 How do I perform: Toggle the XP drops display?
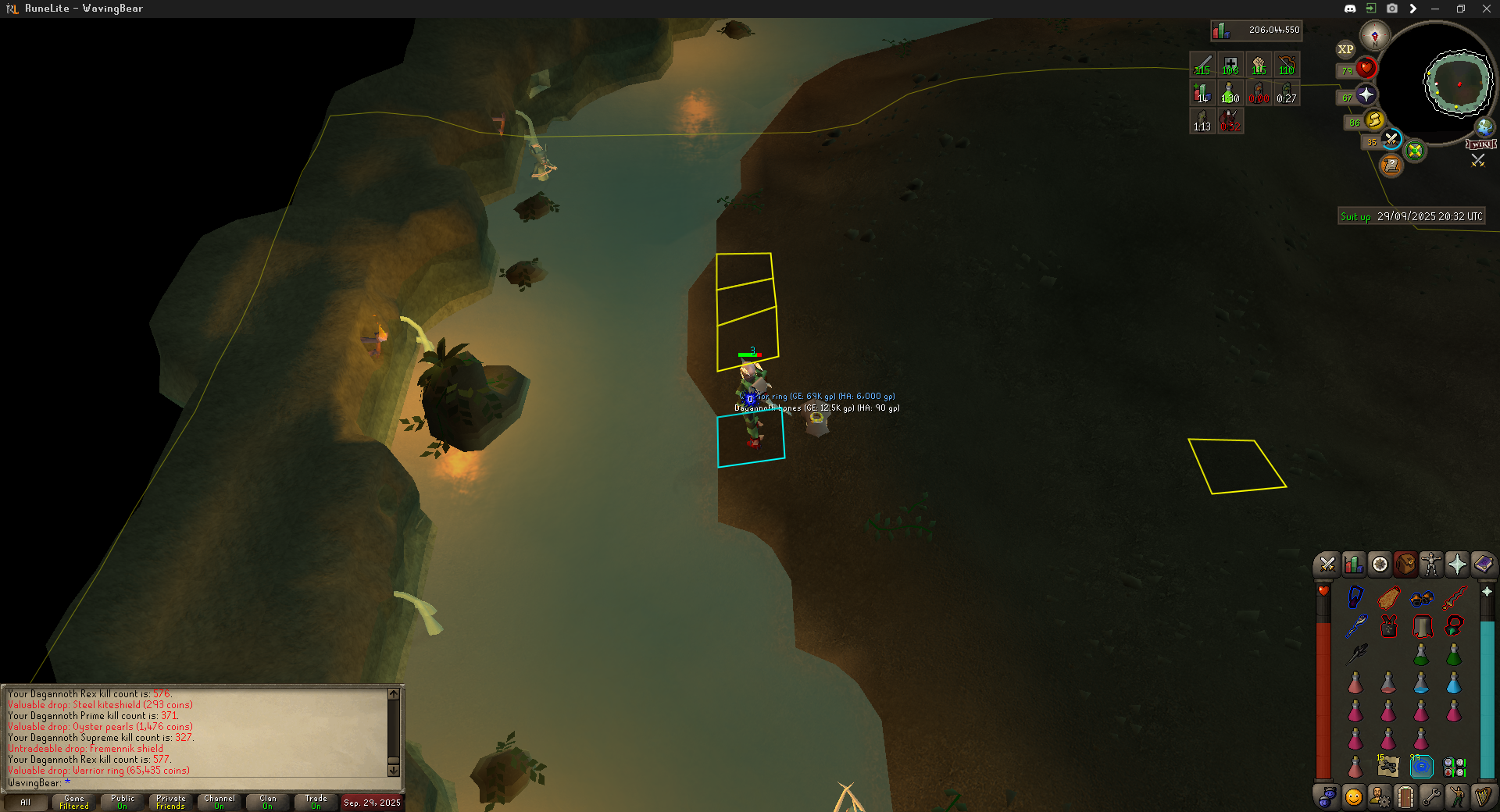(1345, 49)
